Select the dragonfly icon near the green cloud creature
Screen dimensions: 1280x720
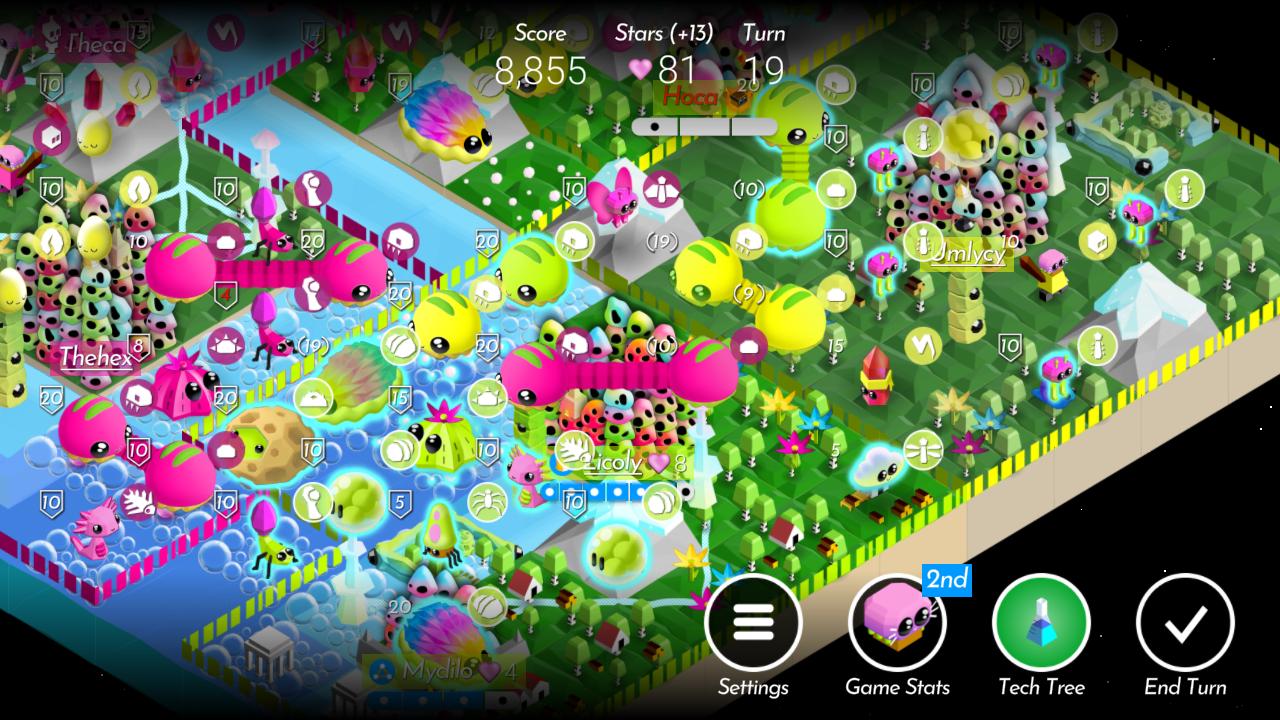pyautogui.click(x=923, y=450)
